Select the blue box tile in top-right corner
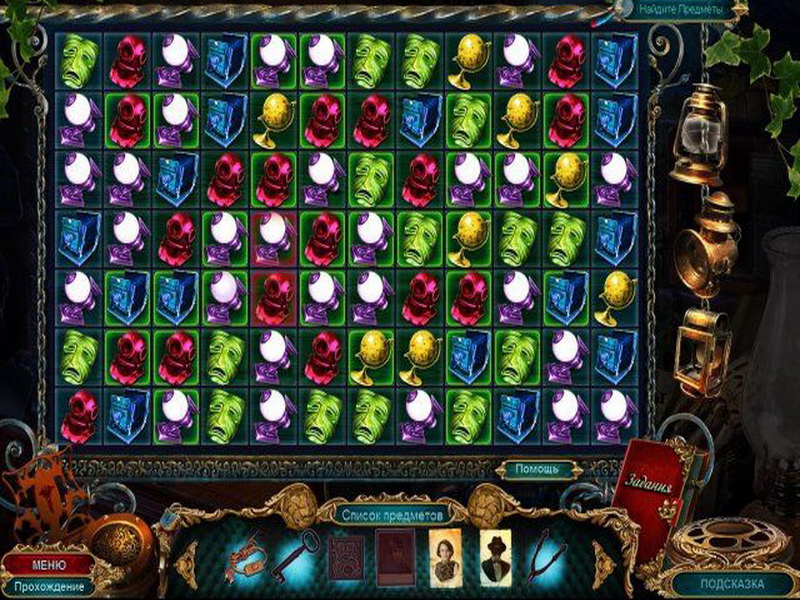The width and height of the screenshot is (800, 600). point(615,60)
